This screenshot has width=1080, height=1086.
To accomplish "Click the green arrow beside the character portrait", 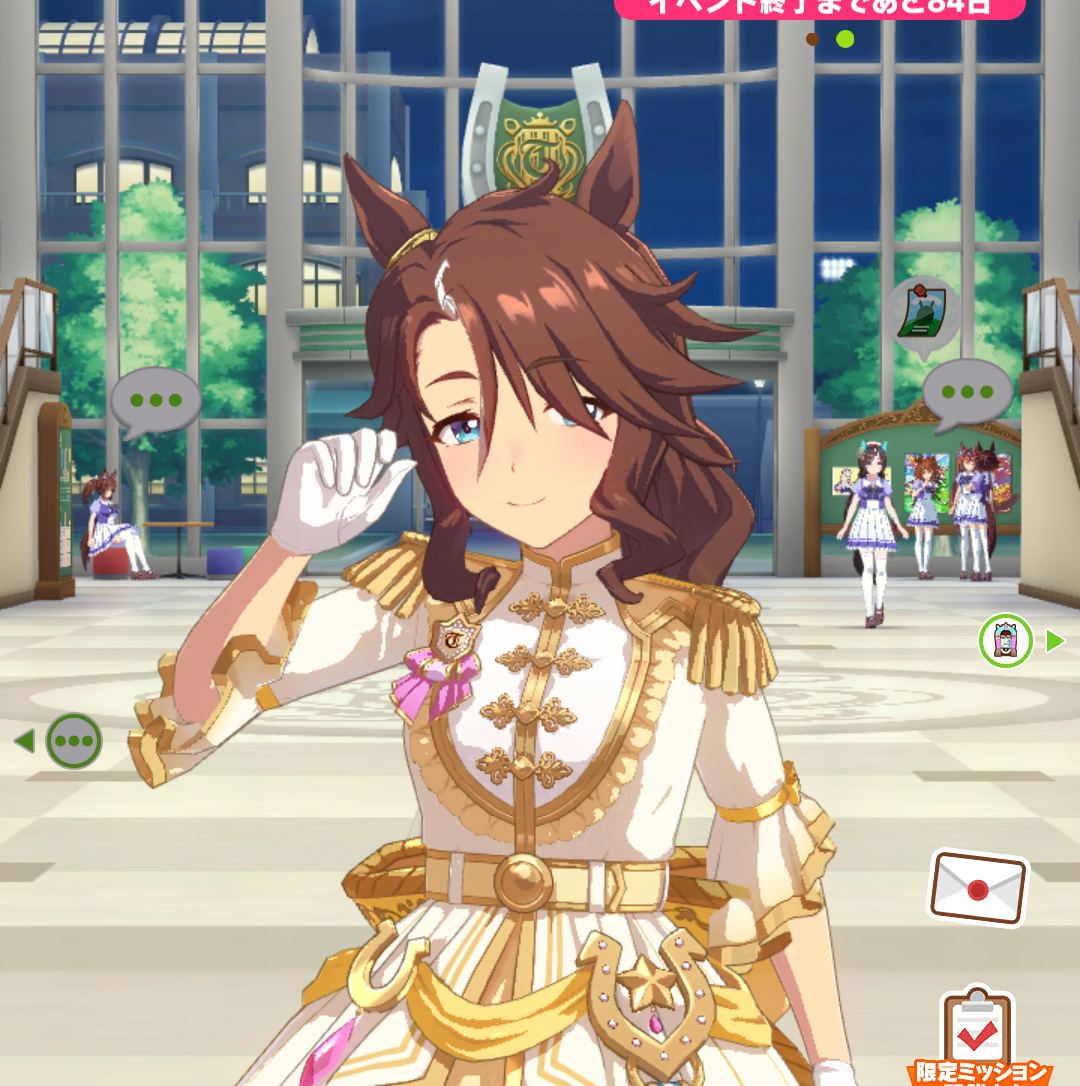I will pos(1056,641).
